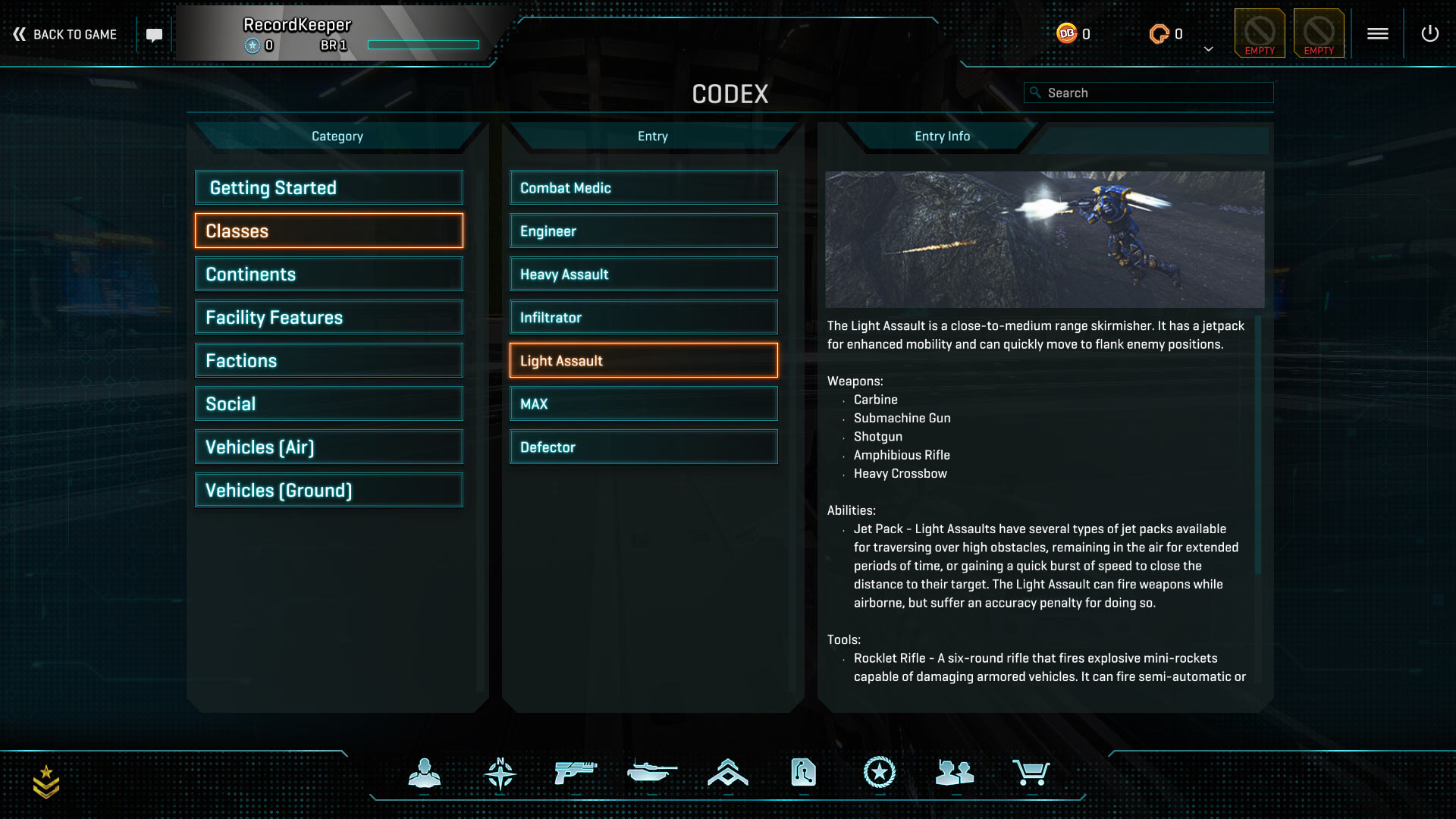This screenshot has height=819, width=1456.
Task: Choose the Infiltrator entry
Action: 643,317
